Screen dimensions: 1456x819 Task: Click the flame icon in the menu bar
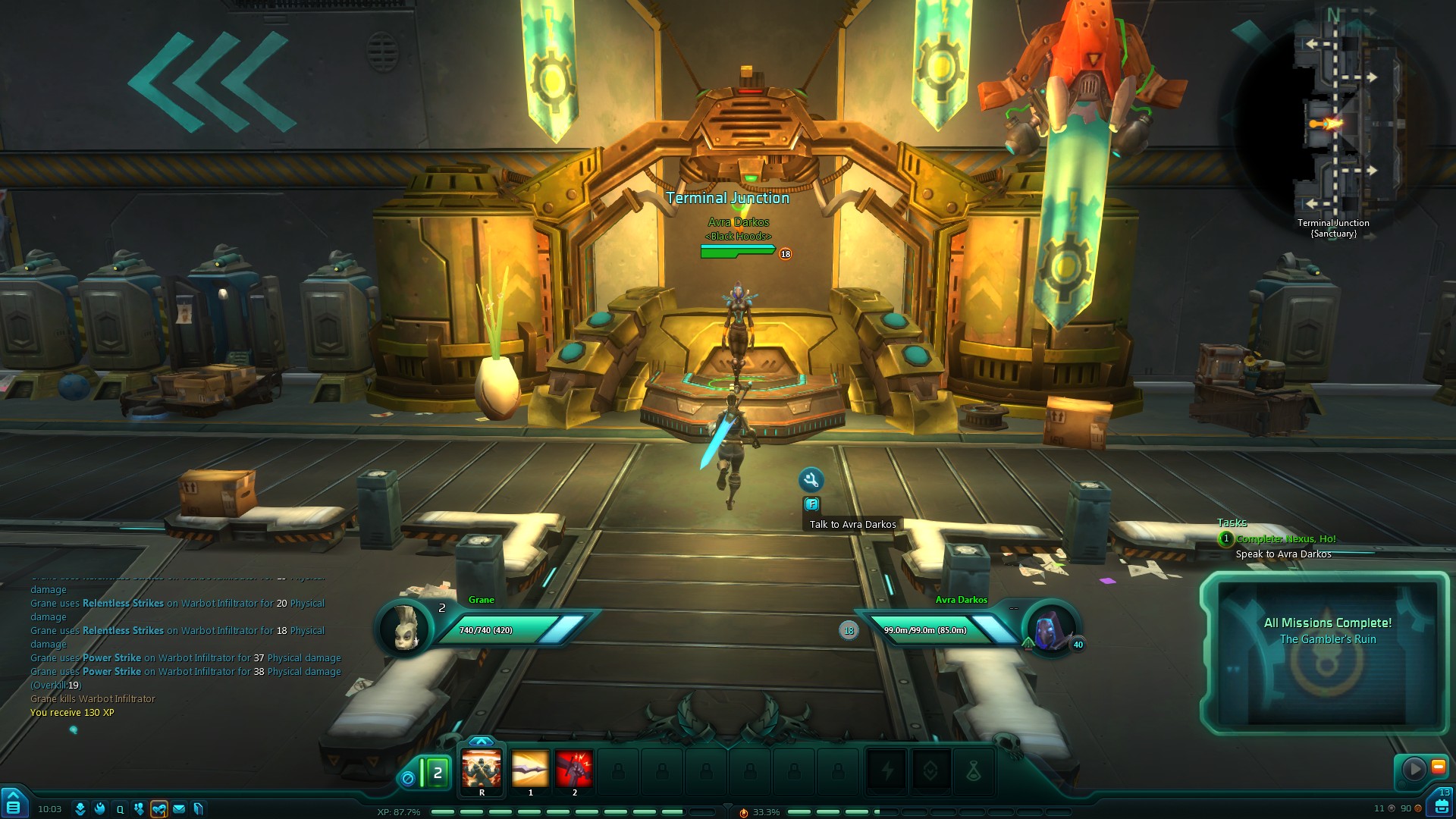click(99, 809)
